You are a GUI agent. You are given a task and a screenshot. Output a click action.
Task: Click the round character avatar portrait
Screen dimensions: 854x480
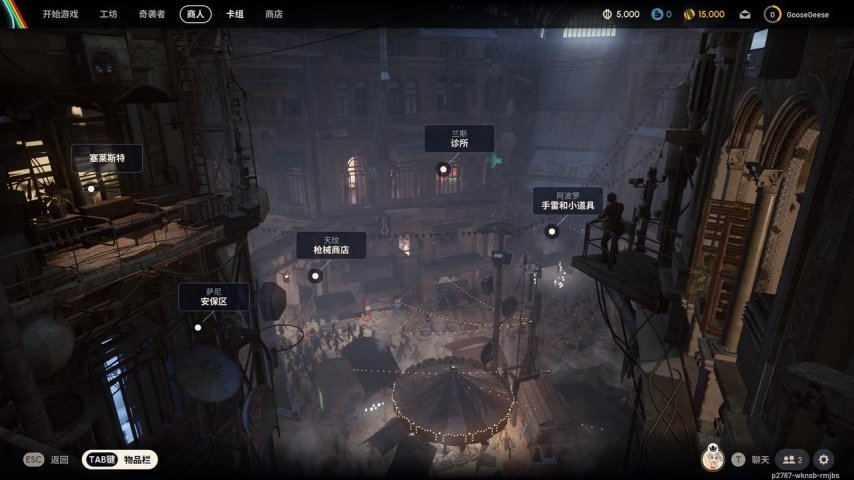[711, 459]
